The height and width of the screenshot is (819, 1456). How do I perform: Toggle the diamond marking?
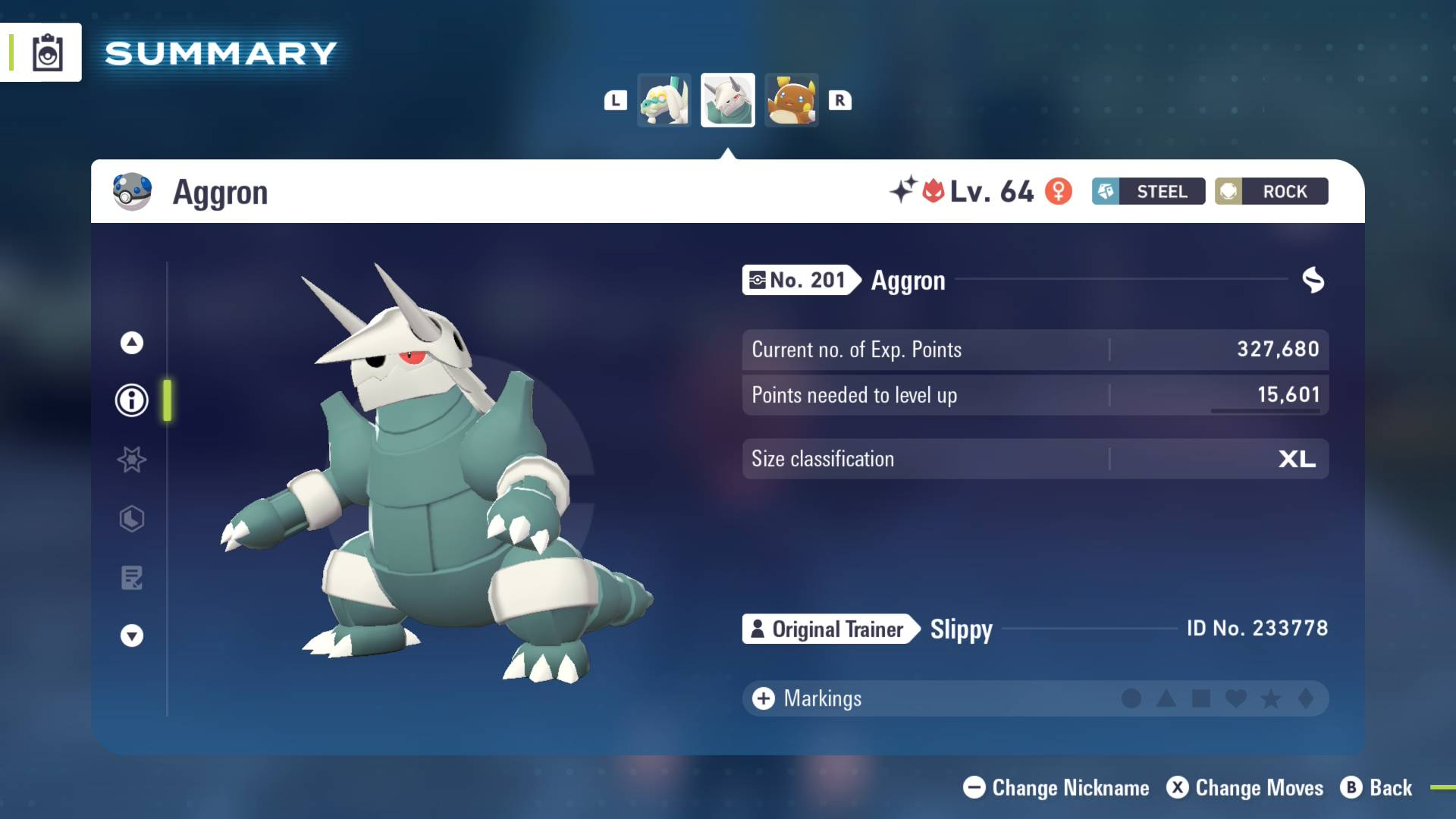(x=1306, y=698)
